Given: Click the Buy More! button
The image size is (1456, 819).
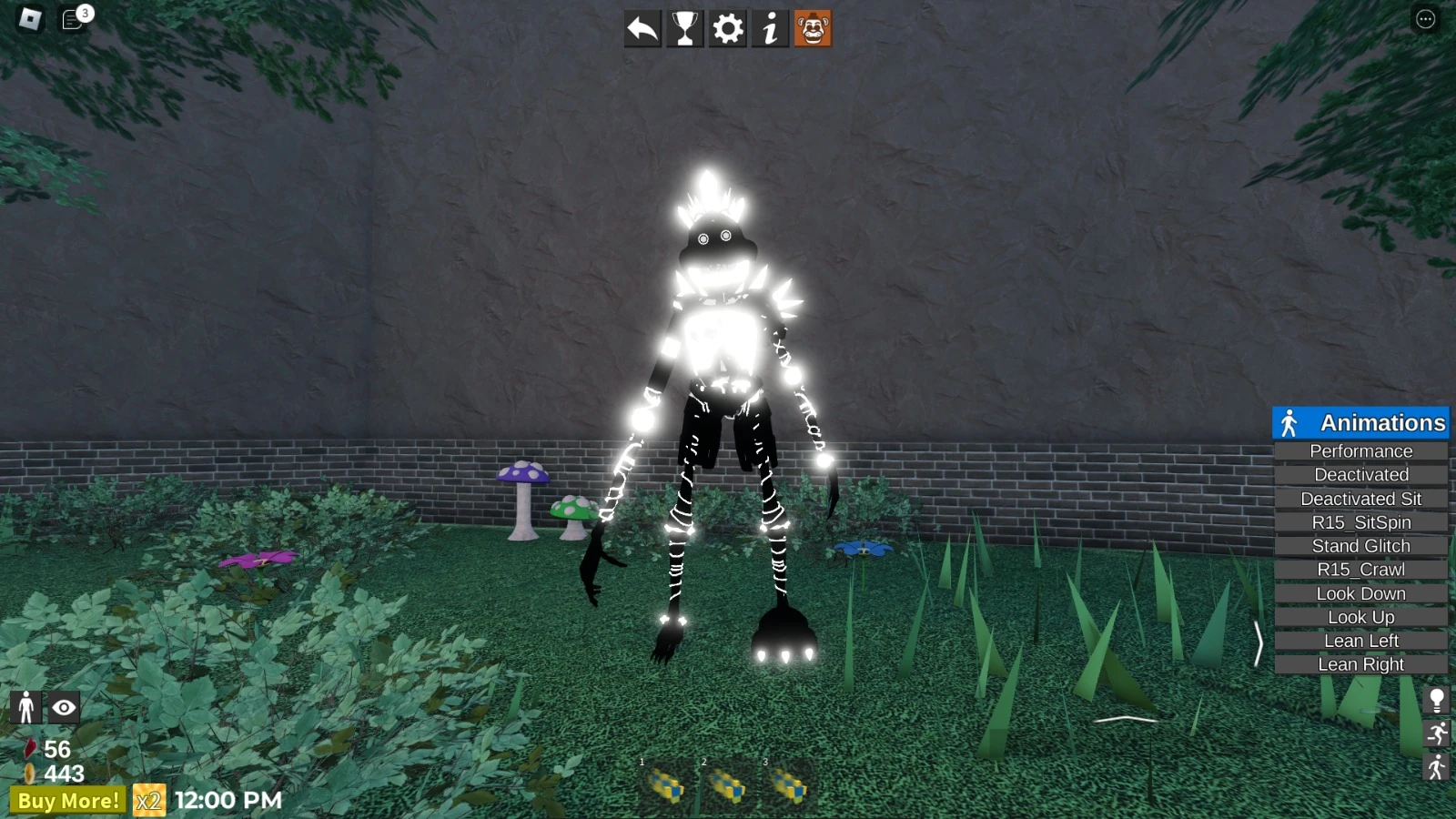Looking at the screenshot, I should pos(71,801).
